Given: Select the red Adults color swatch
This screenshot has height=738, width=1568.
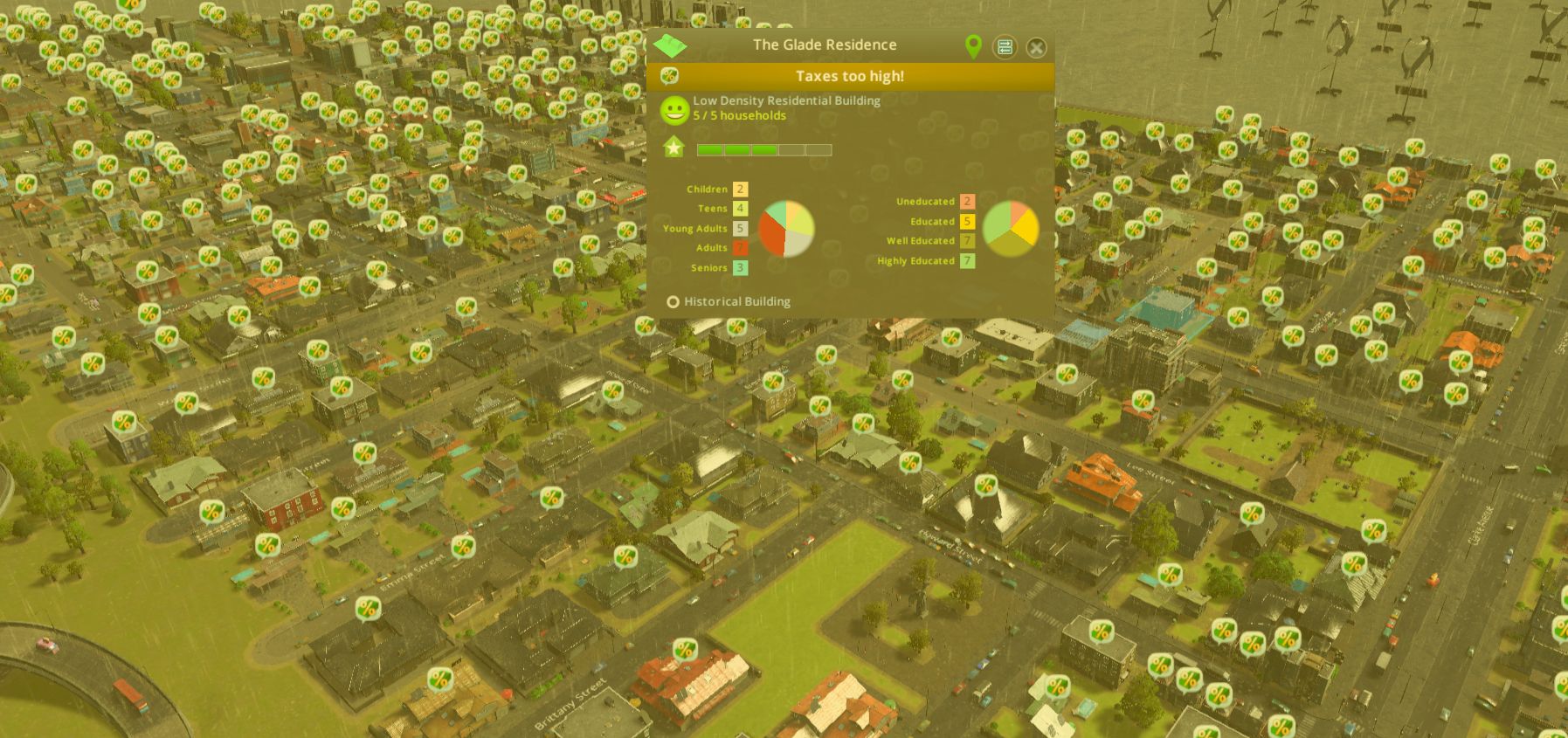Looking at the screenshot, I should click(739, 247).
